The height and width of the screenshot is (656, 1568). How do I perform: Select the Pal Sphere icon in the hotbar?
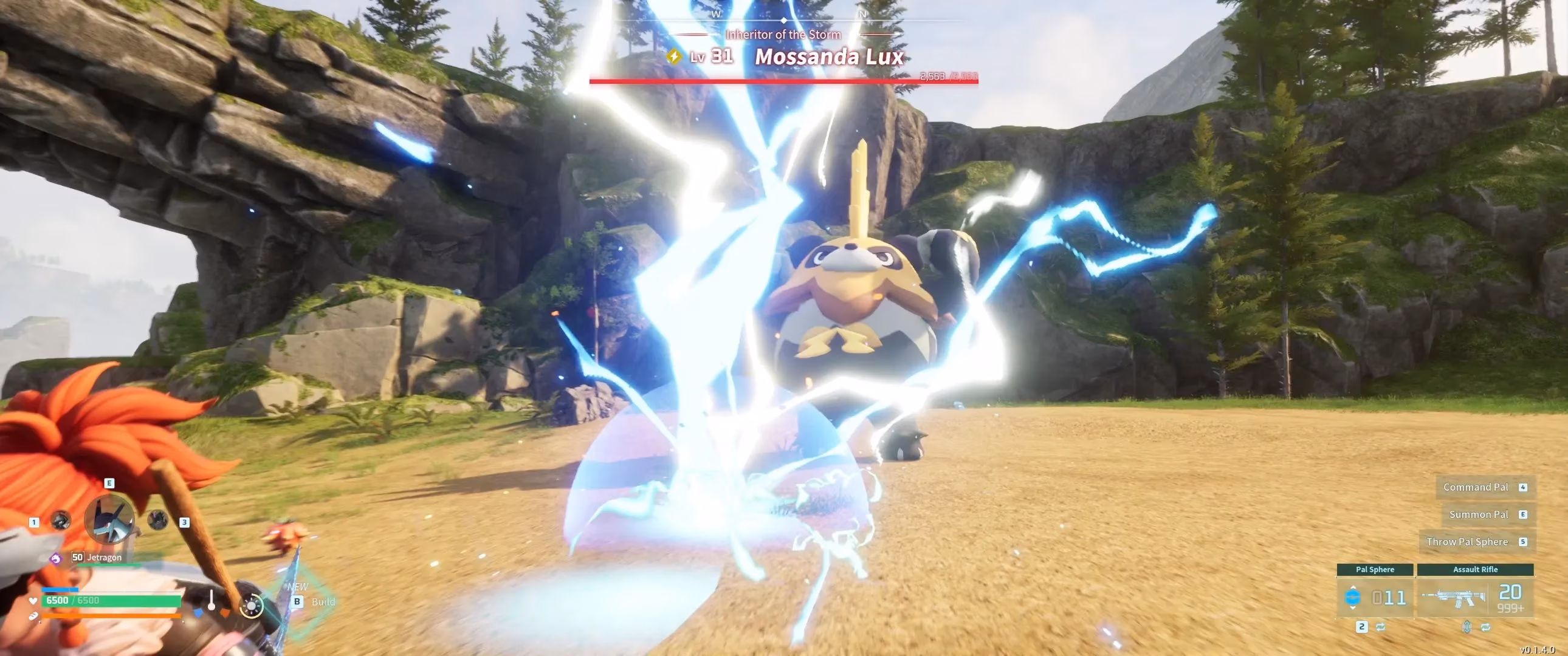point(1353,598)
